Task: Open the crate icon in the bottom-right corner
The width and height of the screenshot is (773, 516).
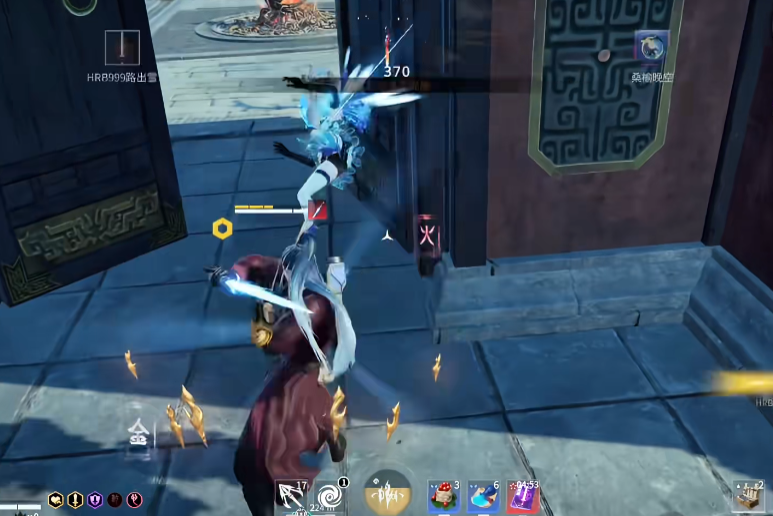Action: [746, 497]
